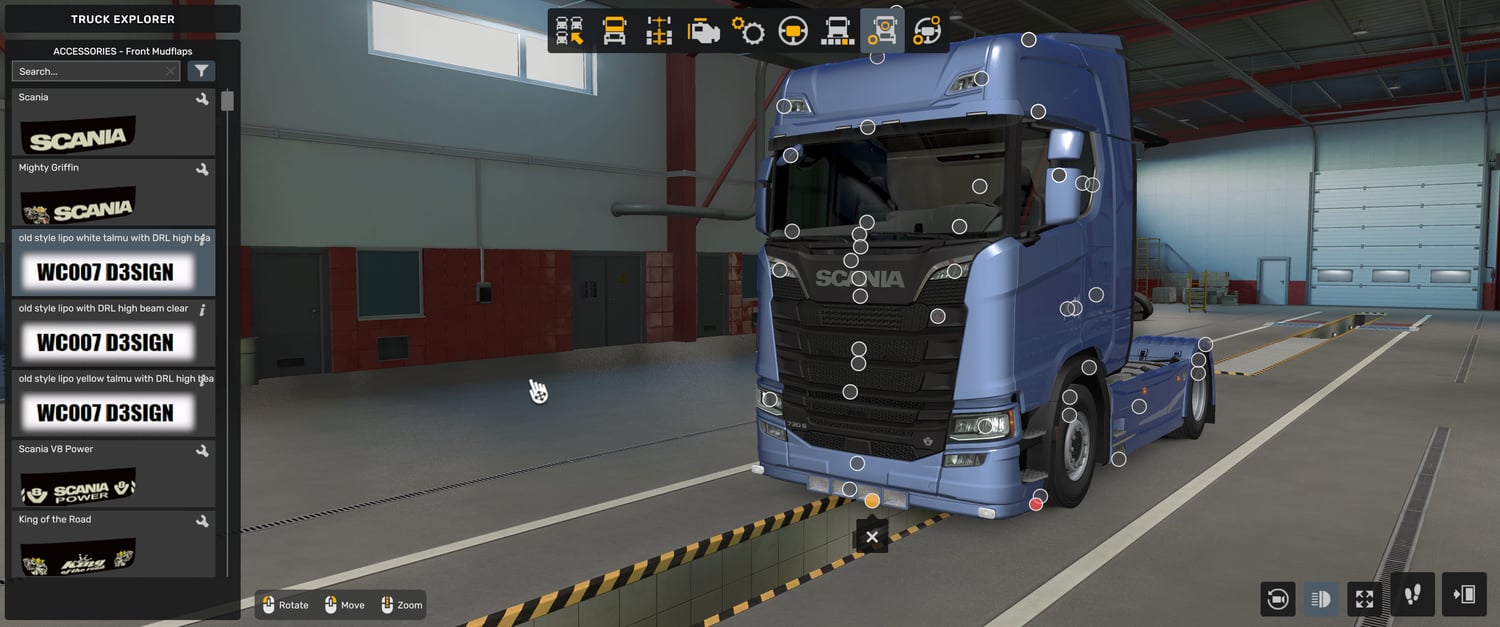
Task: Exit the truck explorer via door icon
Action: 1464,595
